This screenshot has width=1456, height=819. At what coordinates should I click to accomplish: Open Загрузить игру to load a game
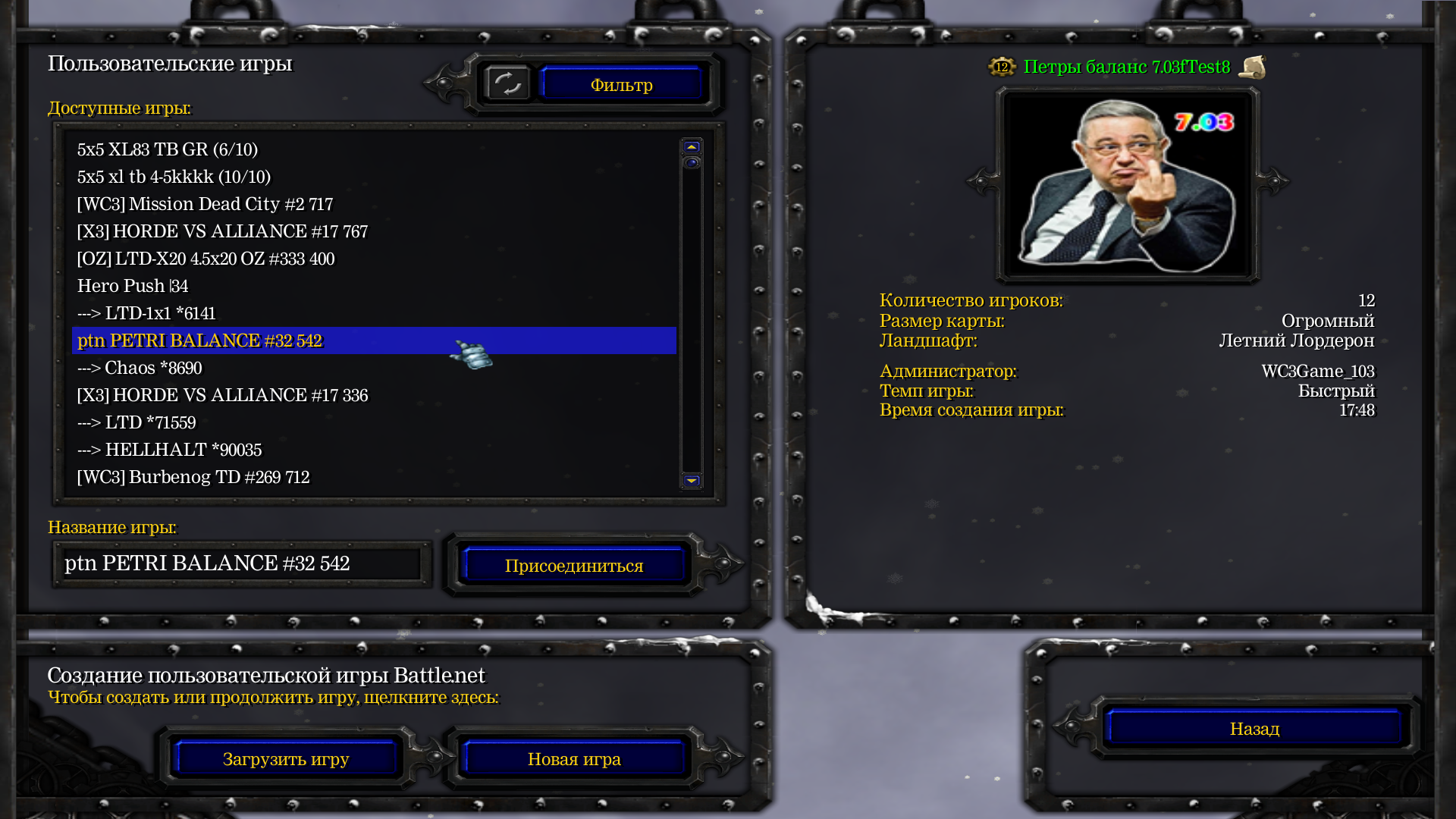coord(286,759)
